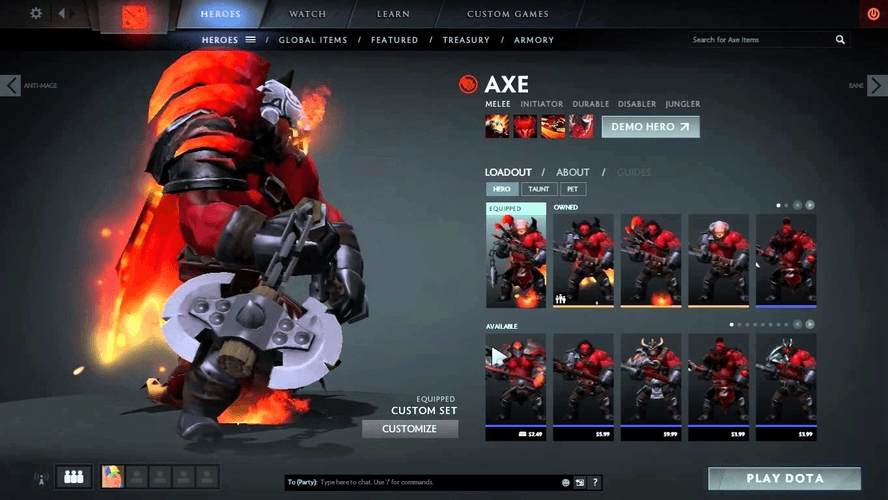Image resolution: width=888 pixels, height=500 pixels.
Task: Start matchmaking with Play Dota
Action: point(784,479)
